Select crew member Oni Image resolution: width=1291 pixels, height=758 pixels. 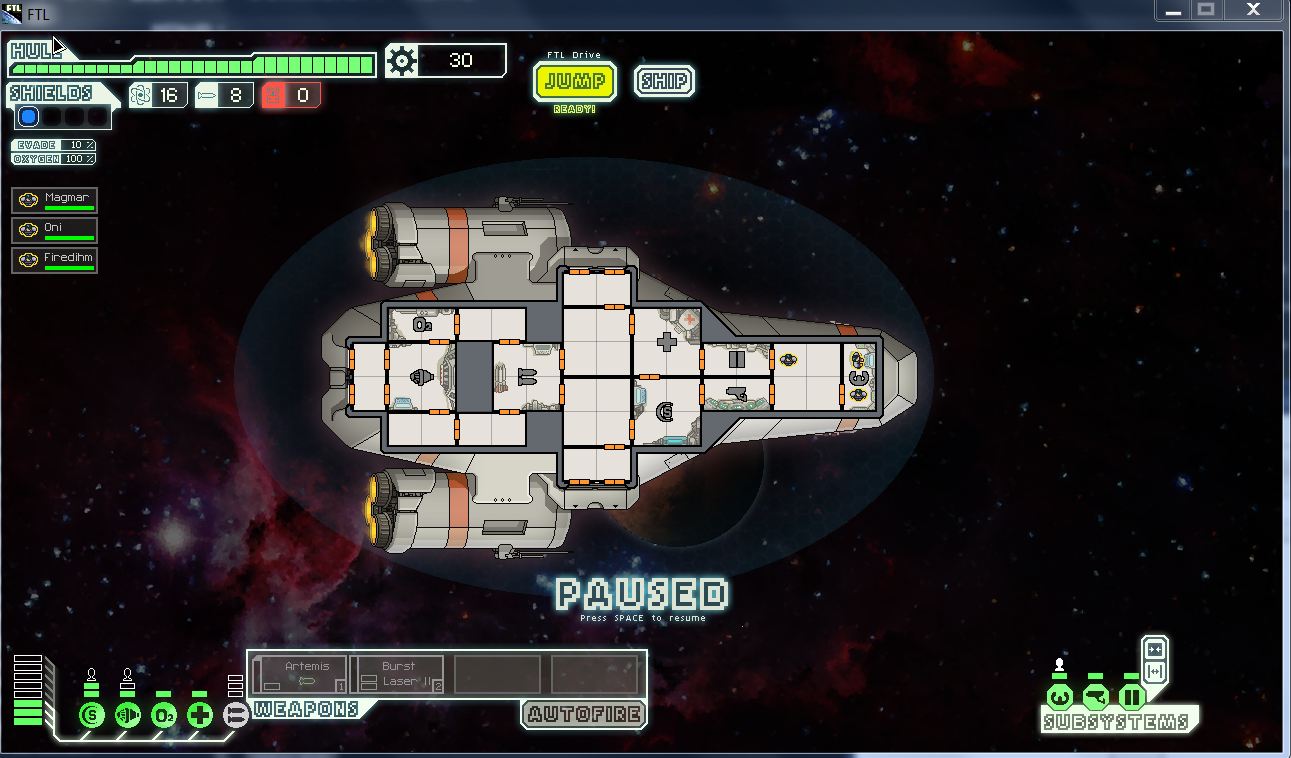(x=55, y=230)
